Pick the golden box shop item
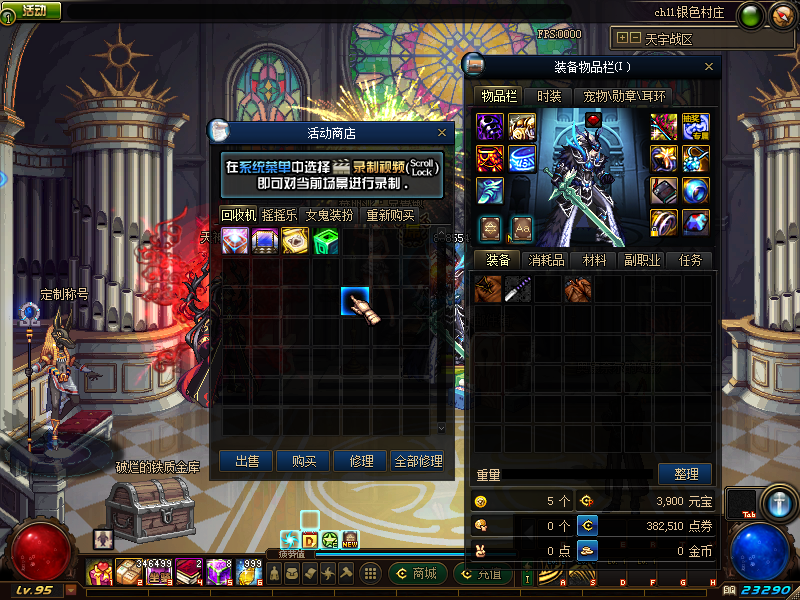 296,241
